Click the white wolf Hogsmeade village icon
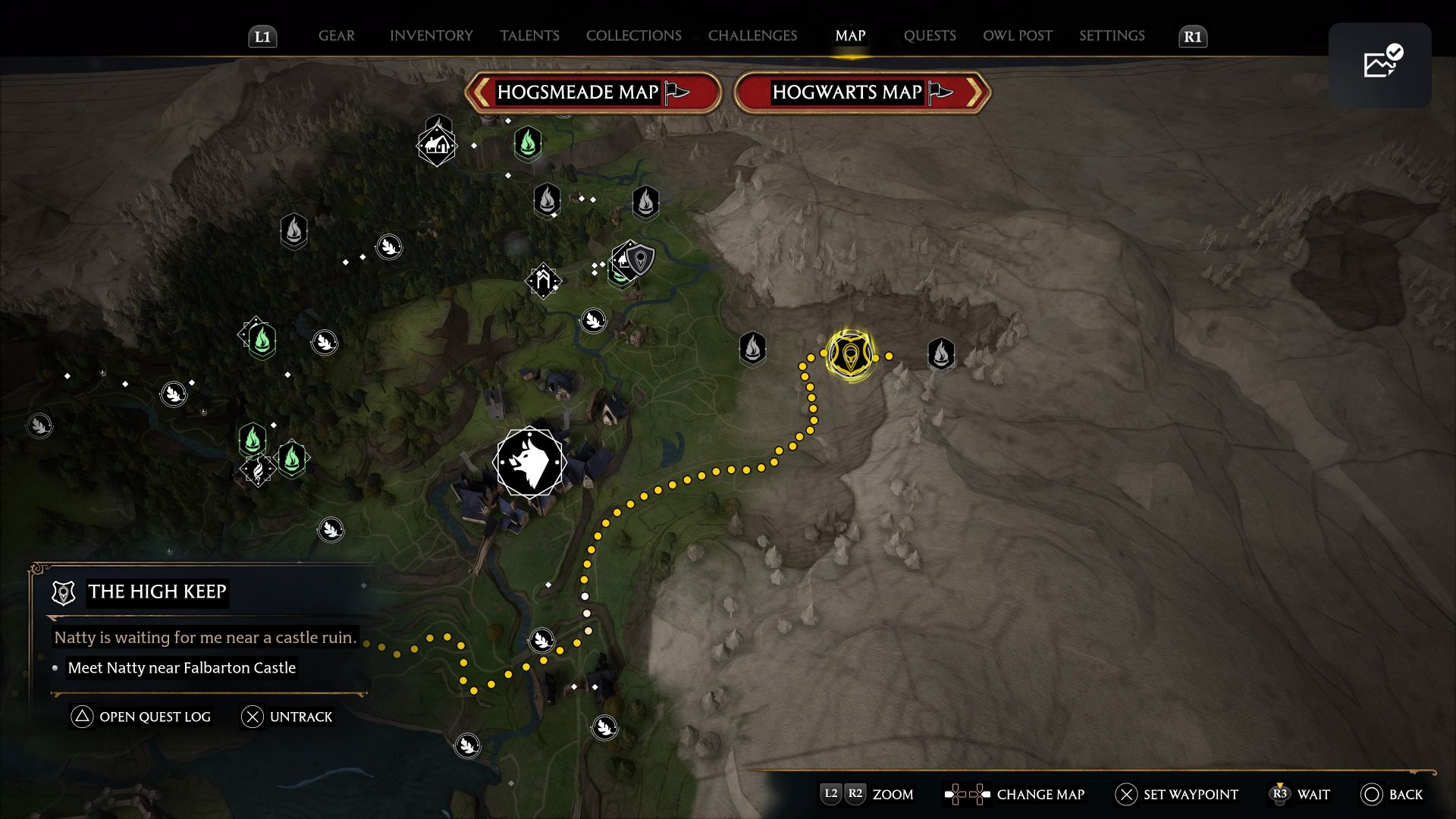This screenshot has width=1456, height=819. pos(531,463)
